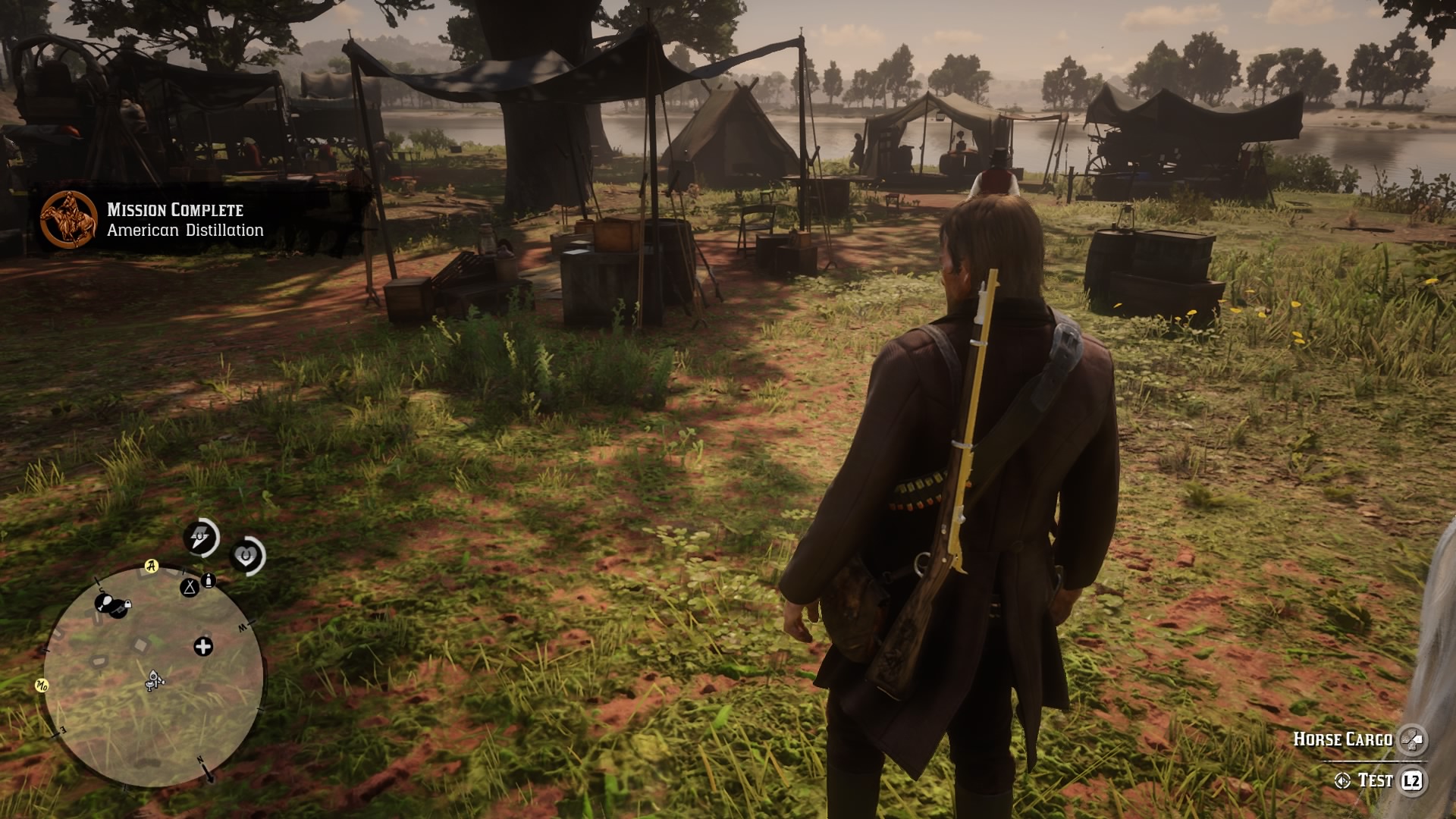Click the Test action label
This screenshot has height=819, width=1456.
pyautogui.click(x=1376, y=780)
